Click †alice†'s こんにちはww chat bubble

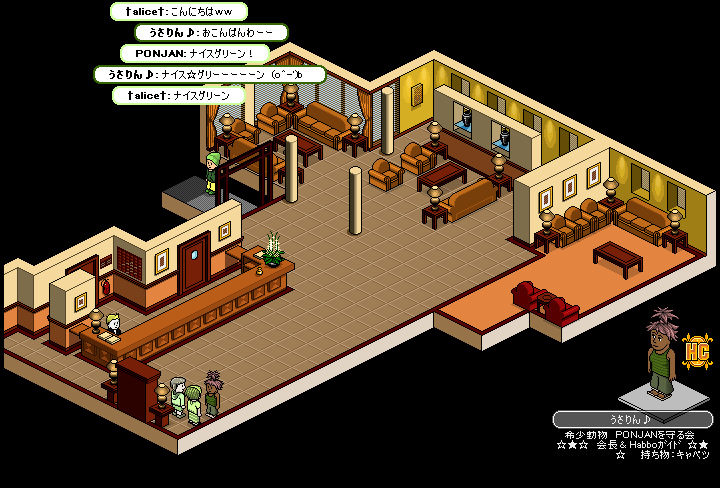[178, 12]
